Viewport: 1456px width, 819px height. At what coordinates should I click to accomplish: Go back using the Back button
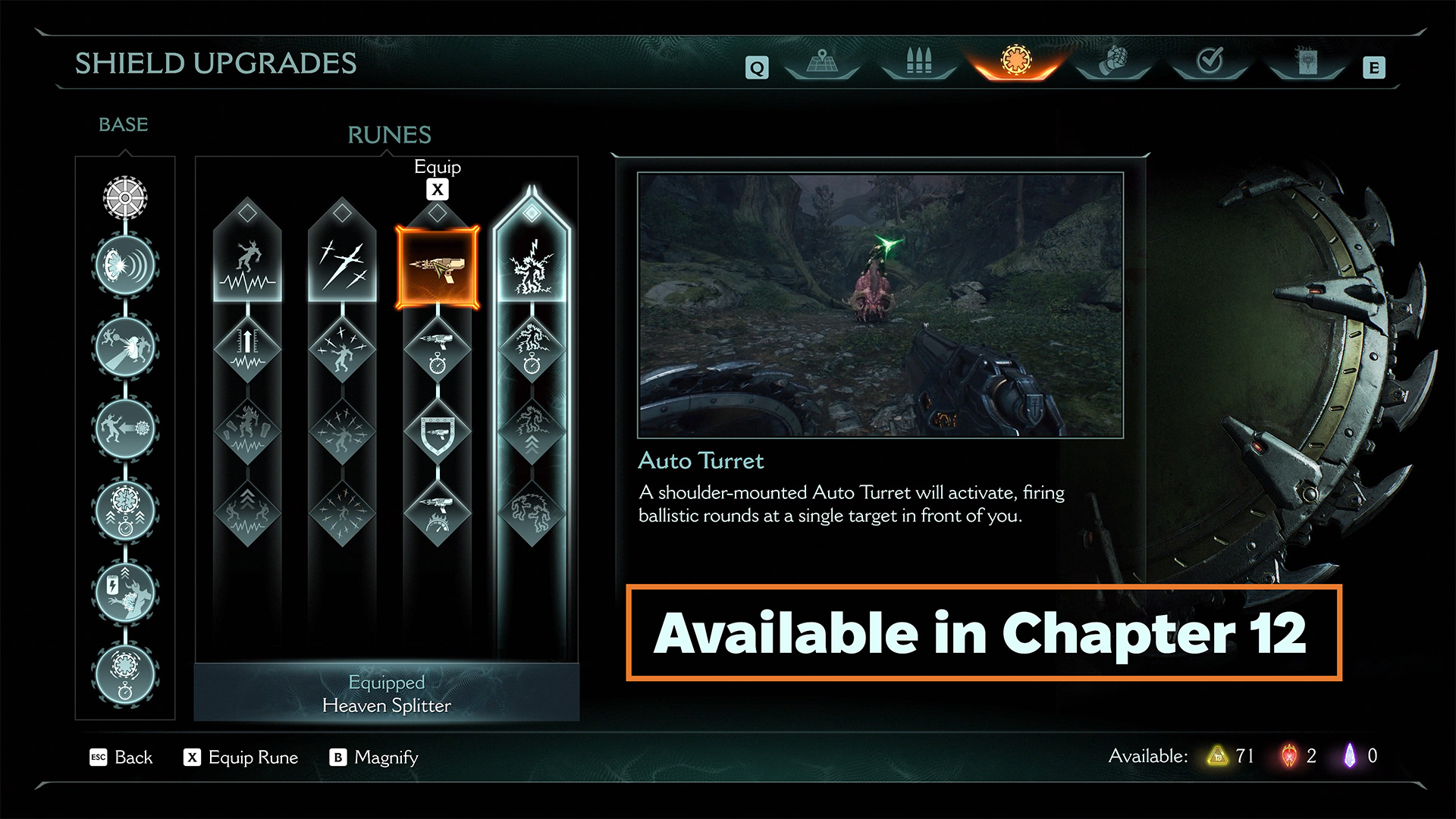121,758
